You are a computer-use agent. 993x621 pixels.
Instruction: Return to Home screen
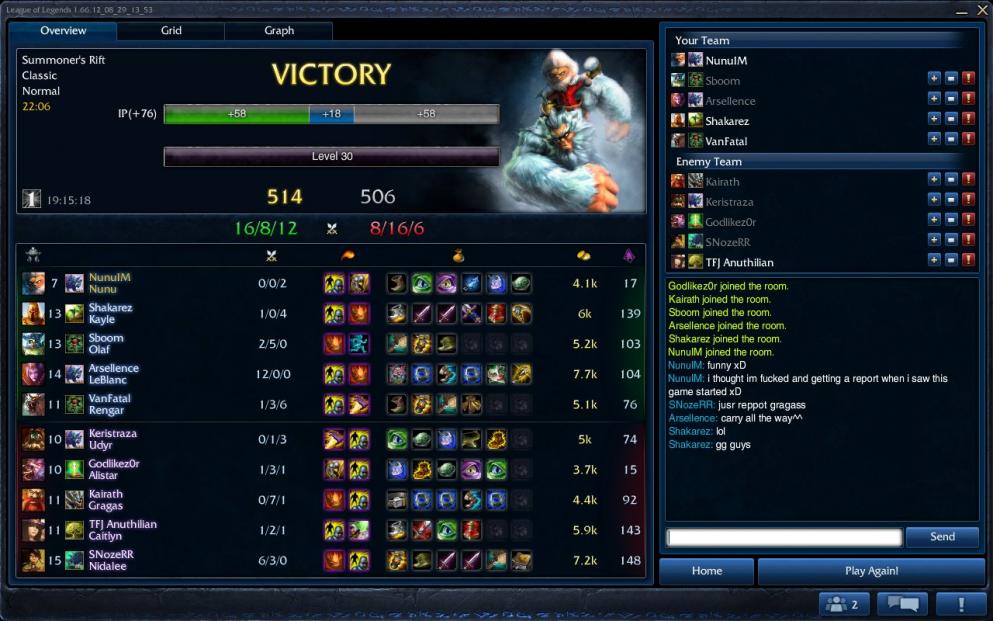click(x=706, y=571)
